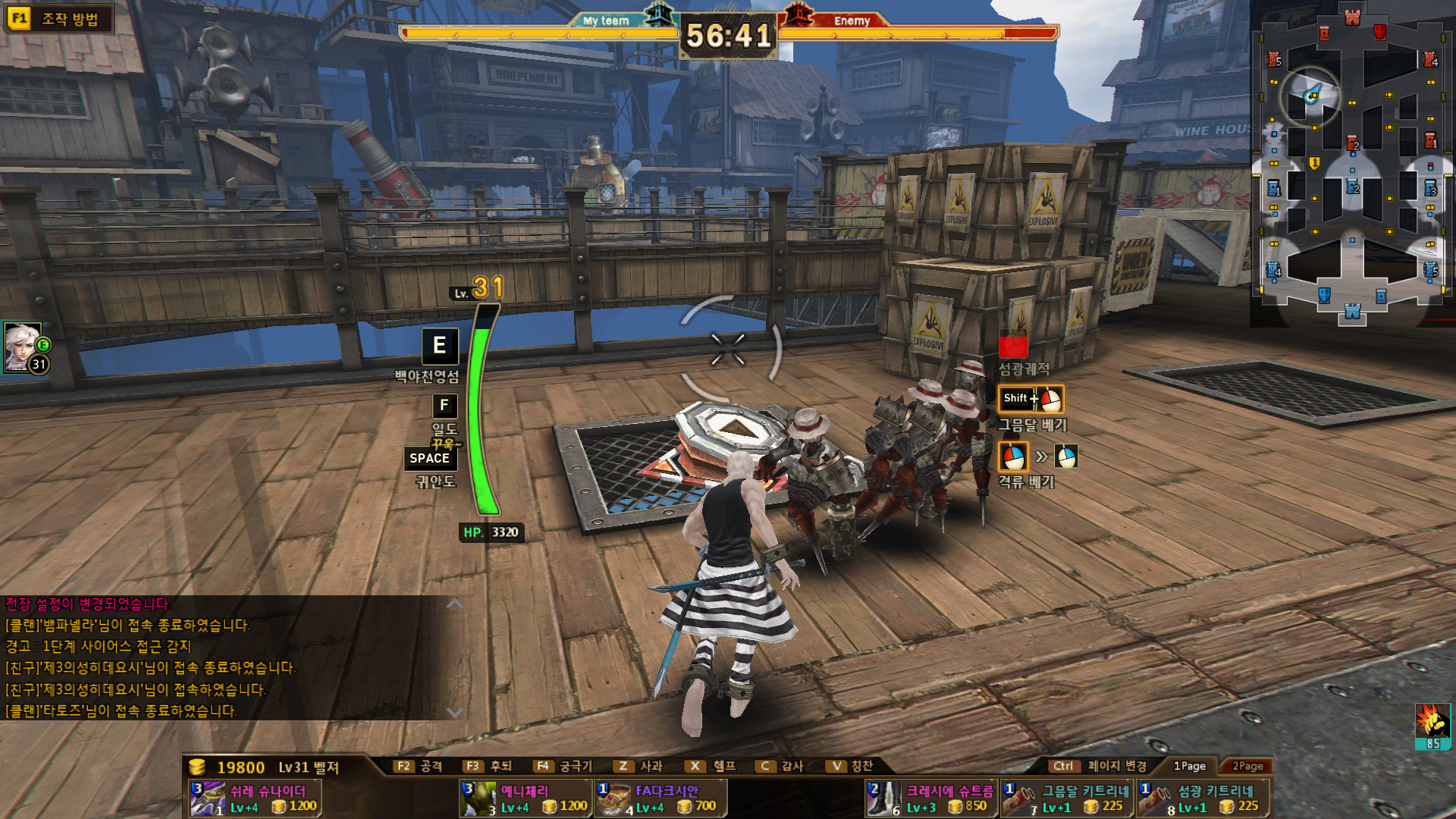Open the F1 controls help button
Viewport: 1456px width, 819px height.
click(58, 18)
